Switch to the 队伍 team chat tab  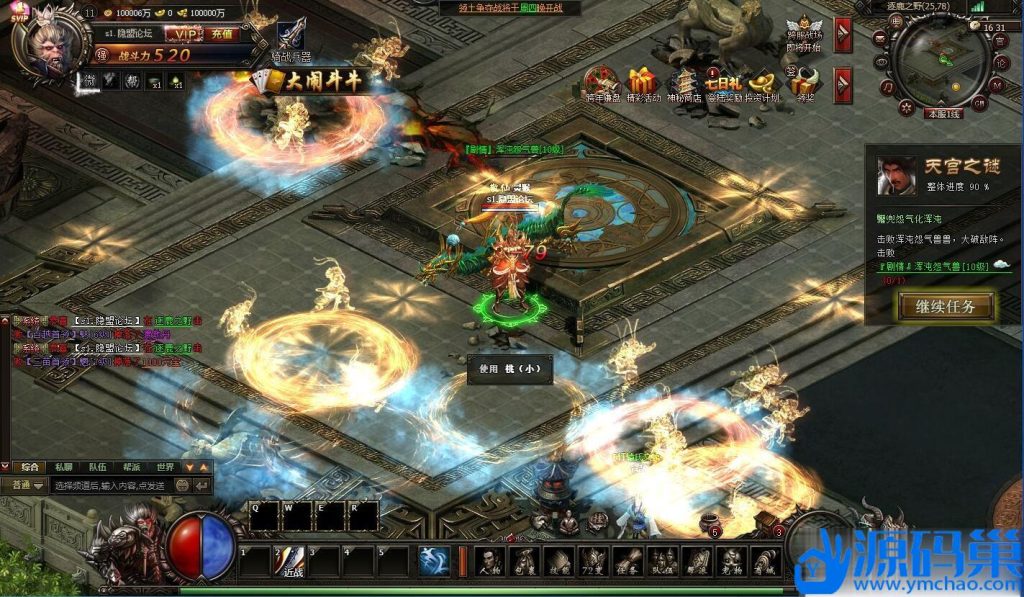(97, 467)
